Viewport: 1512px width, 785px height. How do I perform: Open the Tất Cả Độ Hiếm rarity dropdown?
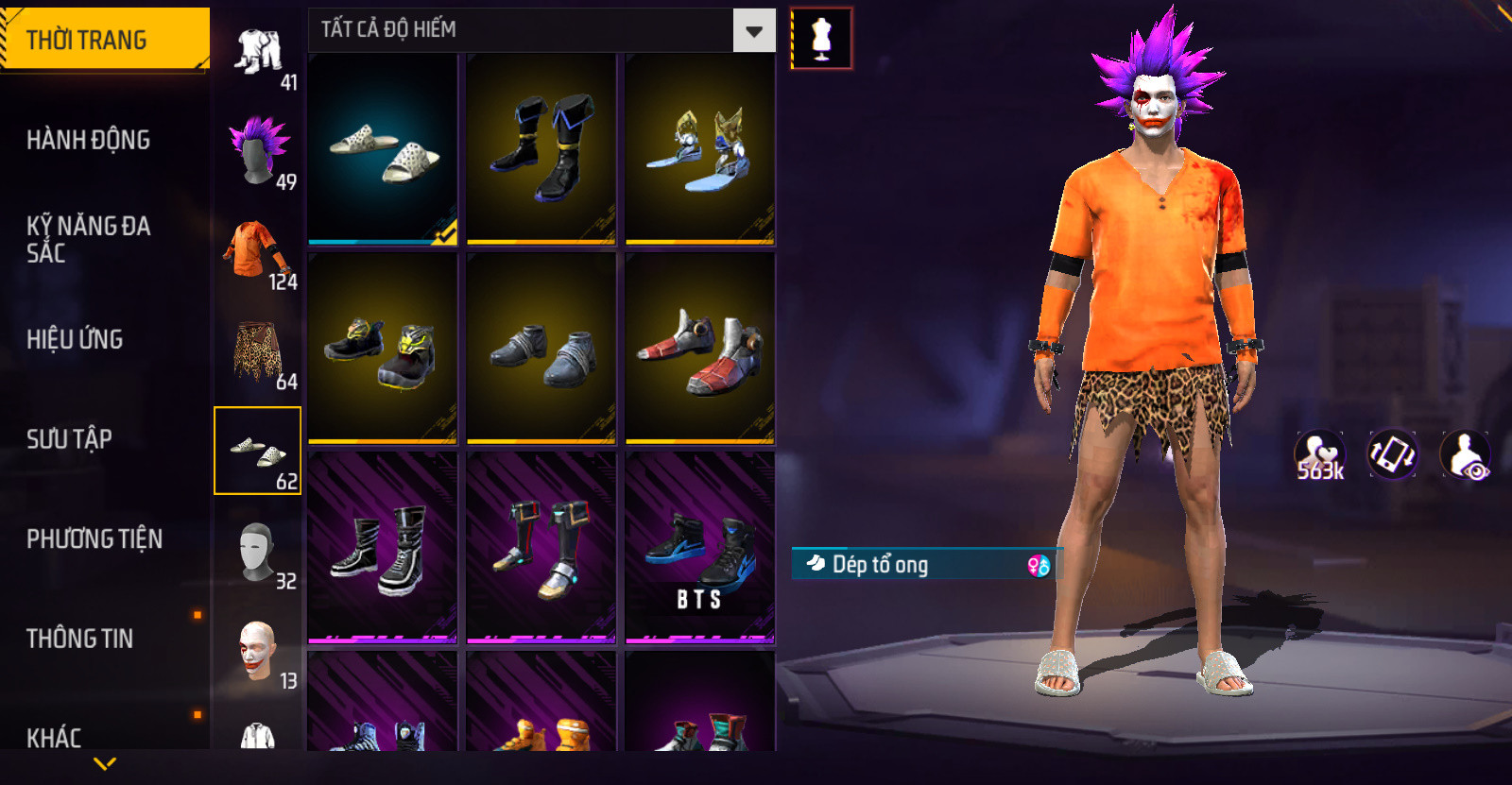pos(753,31)
